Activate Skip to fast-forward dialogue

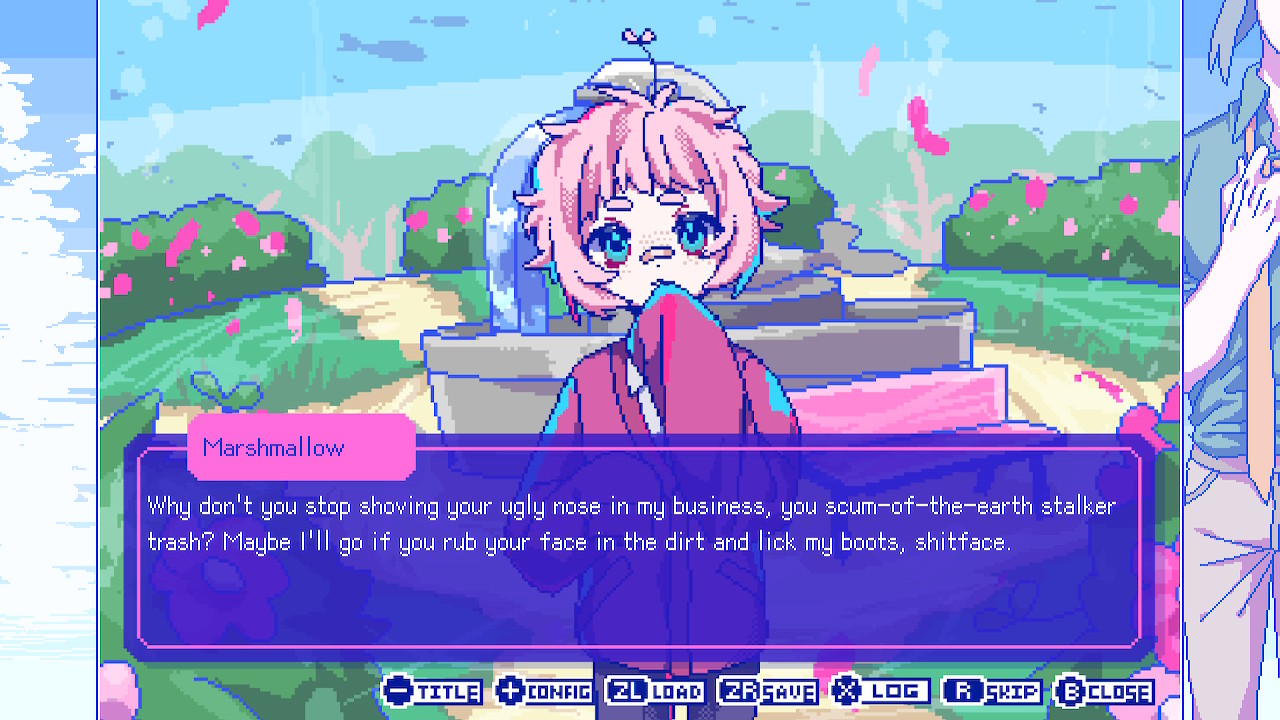993,691
